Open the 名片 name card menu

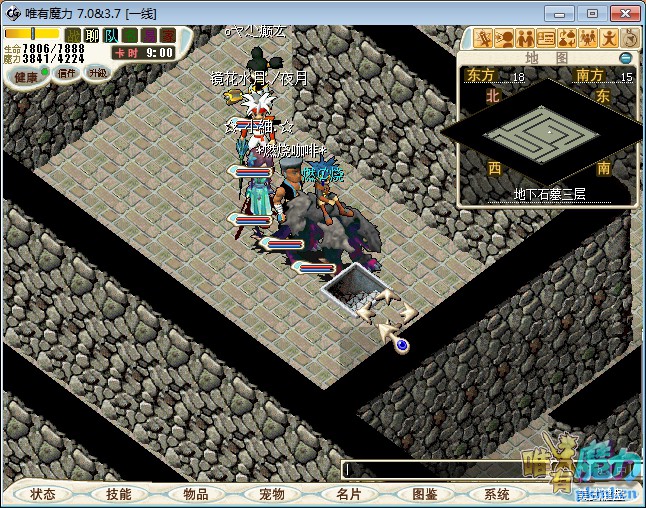348,494
